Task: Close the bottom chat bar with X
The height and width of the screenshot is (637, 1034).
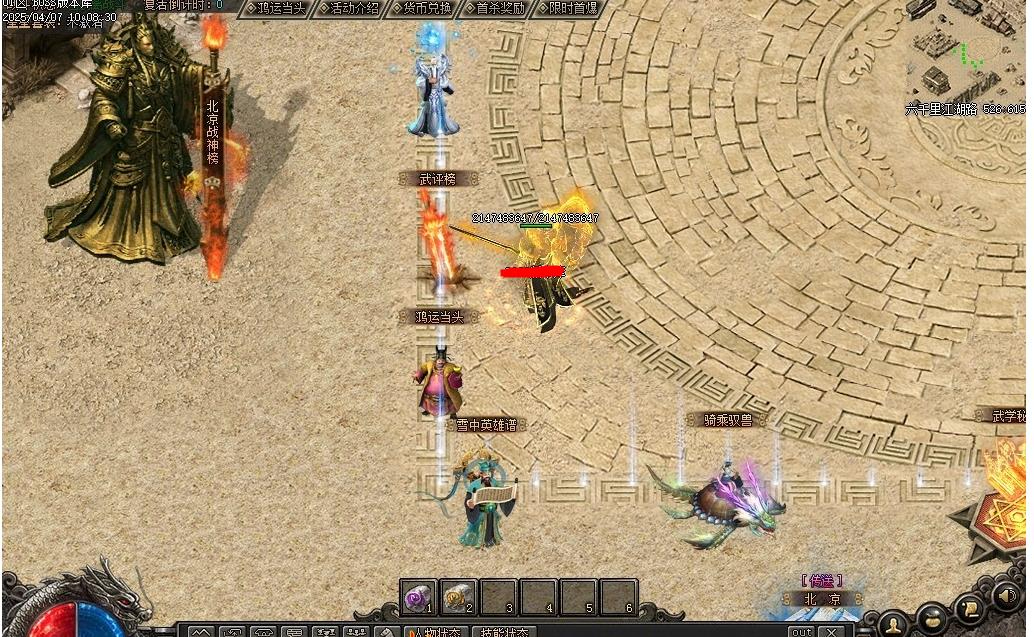Action: point(830,632)
